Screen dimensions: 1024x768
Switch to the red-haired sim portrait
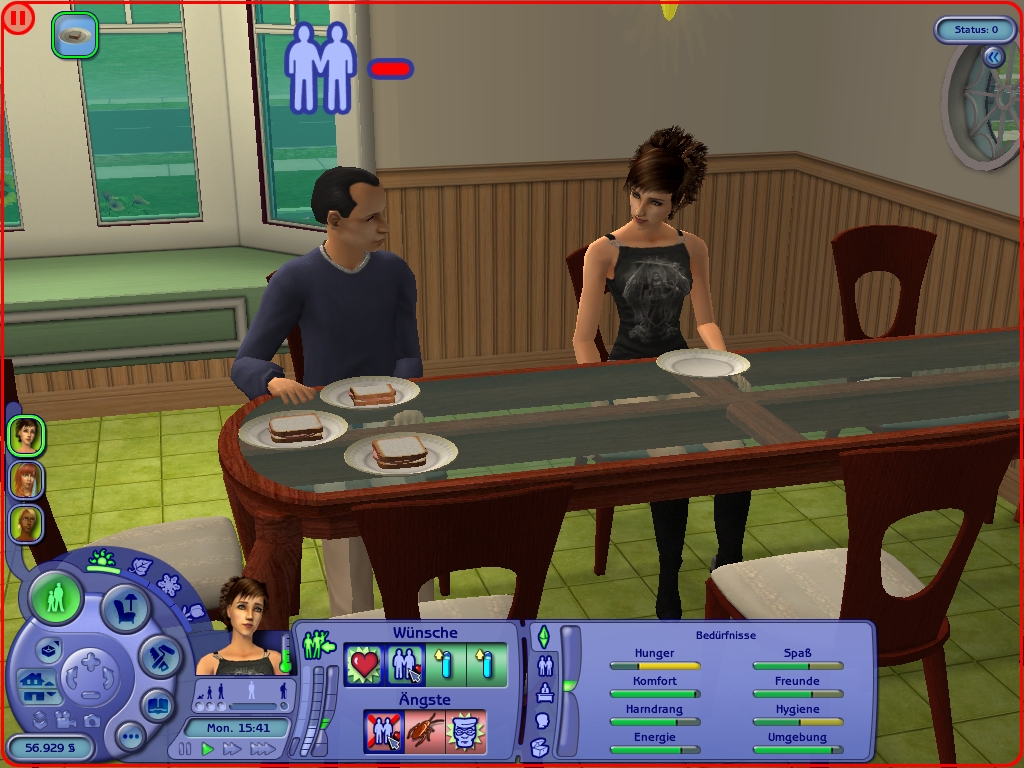pyautogui.click(x=25, y=480)
